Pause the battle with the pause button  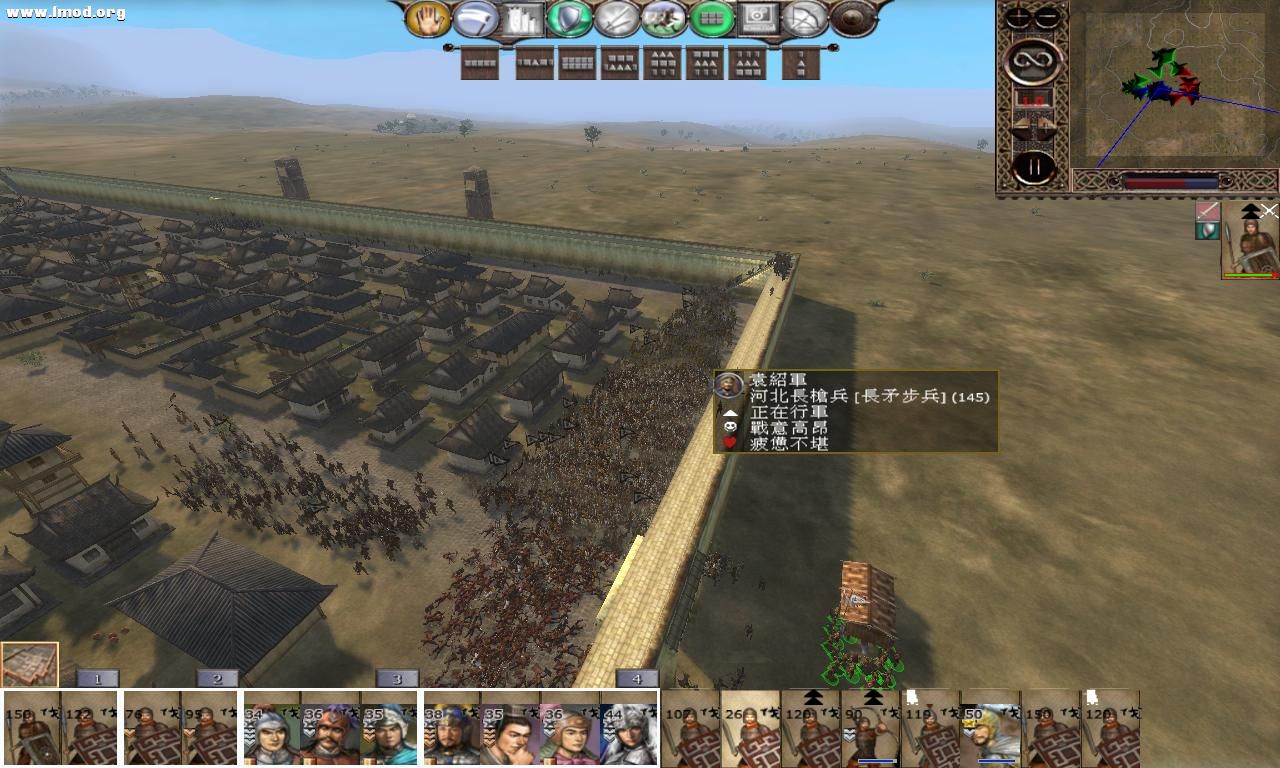(x=1034, y=166)
